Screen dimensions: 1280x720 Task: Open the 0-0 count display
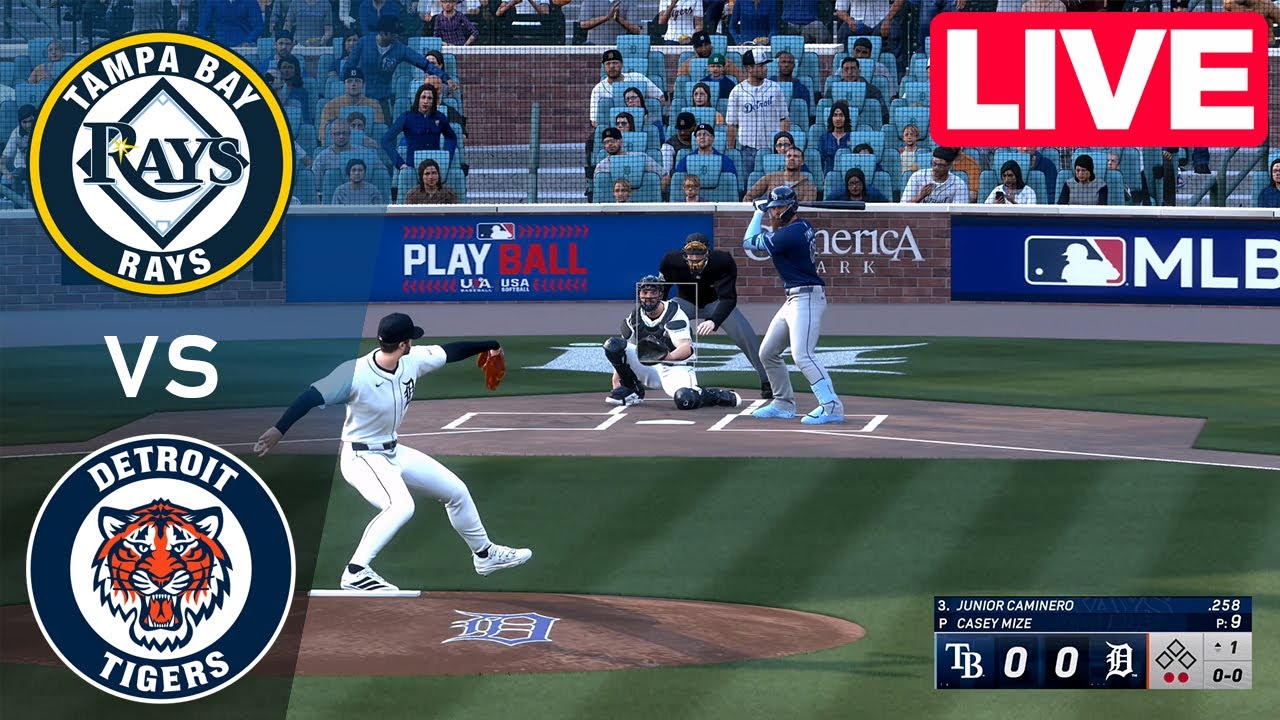pyautogui.click(x=1227, y=675)
